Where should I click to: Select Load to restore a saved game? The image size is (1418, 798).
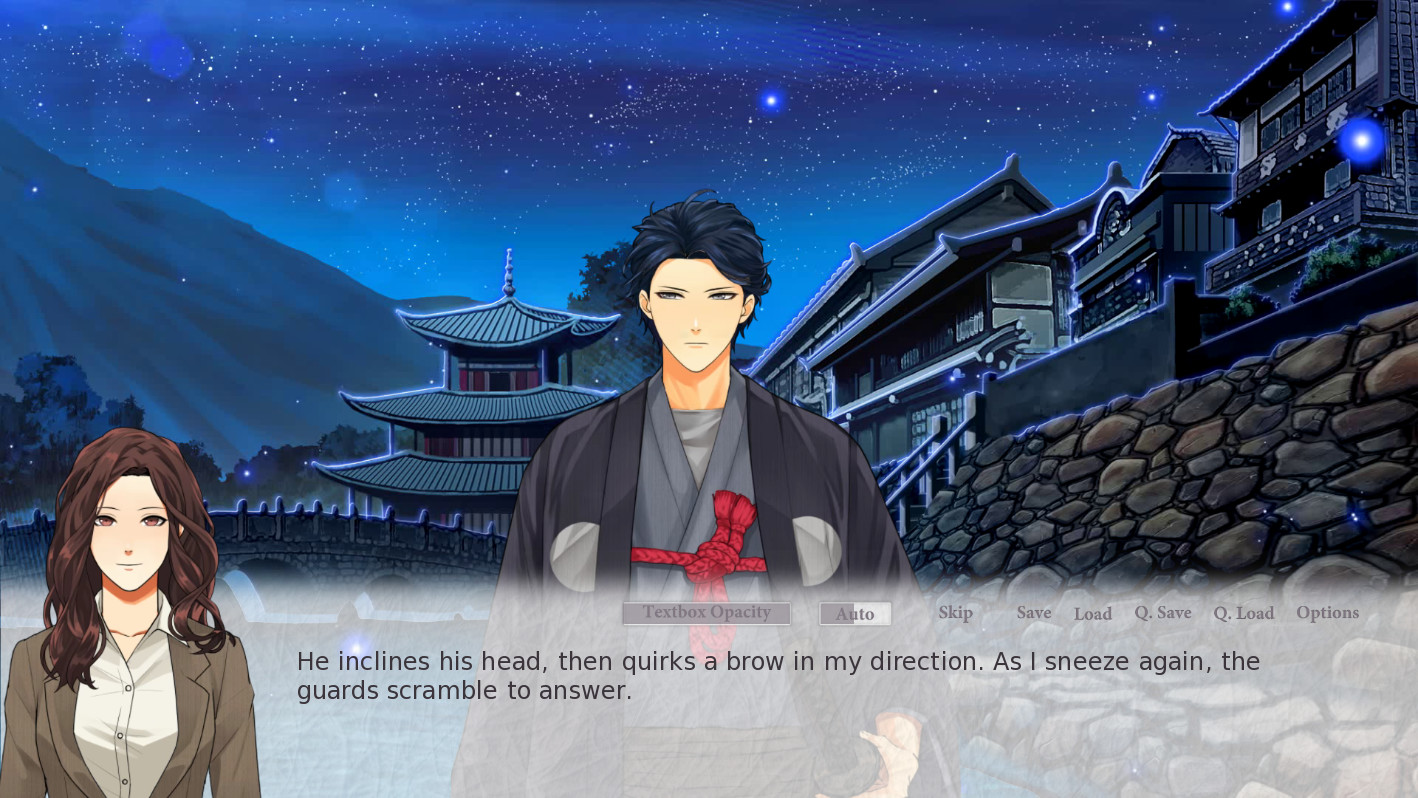click(1092, 614)
